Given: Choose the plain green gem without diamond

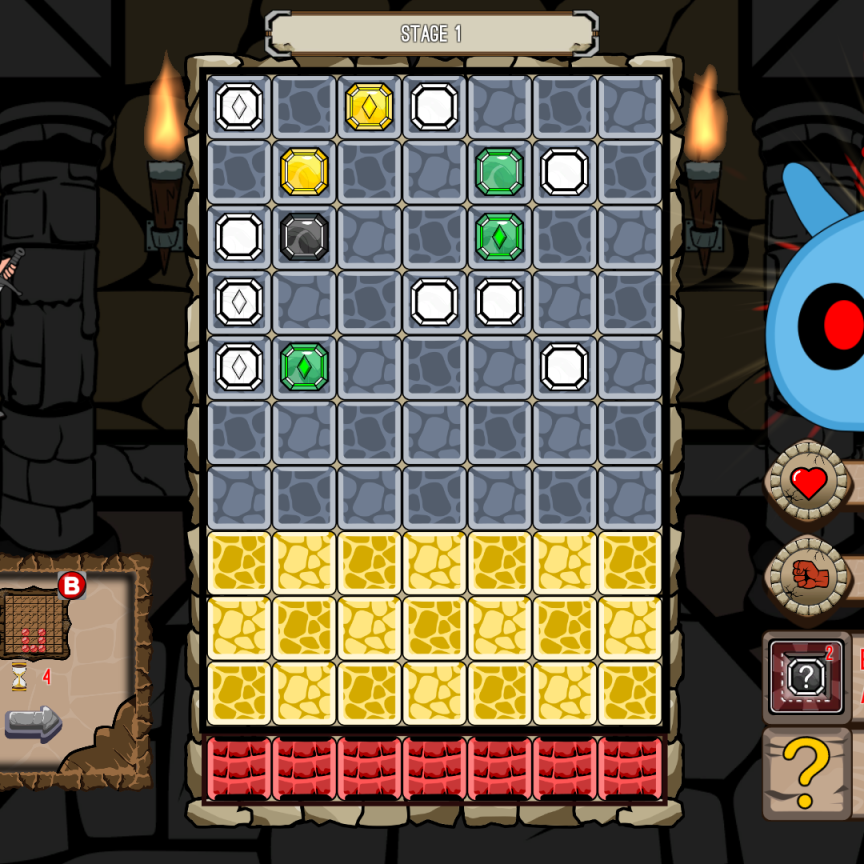Looking at the screenshot, I should click(x=499, y=171).
